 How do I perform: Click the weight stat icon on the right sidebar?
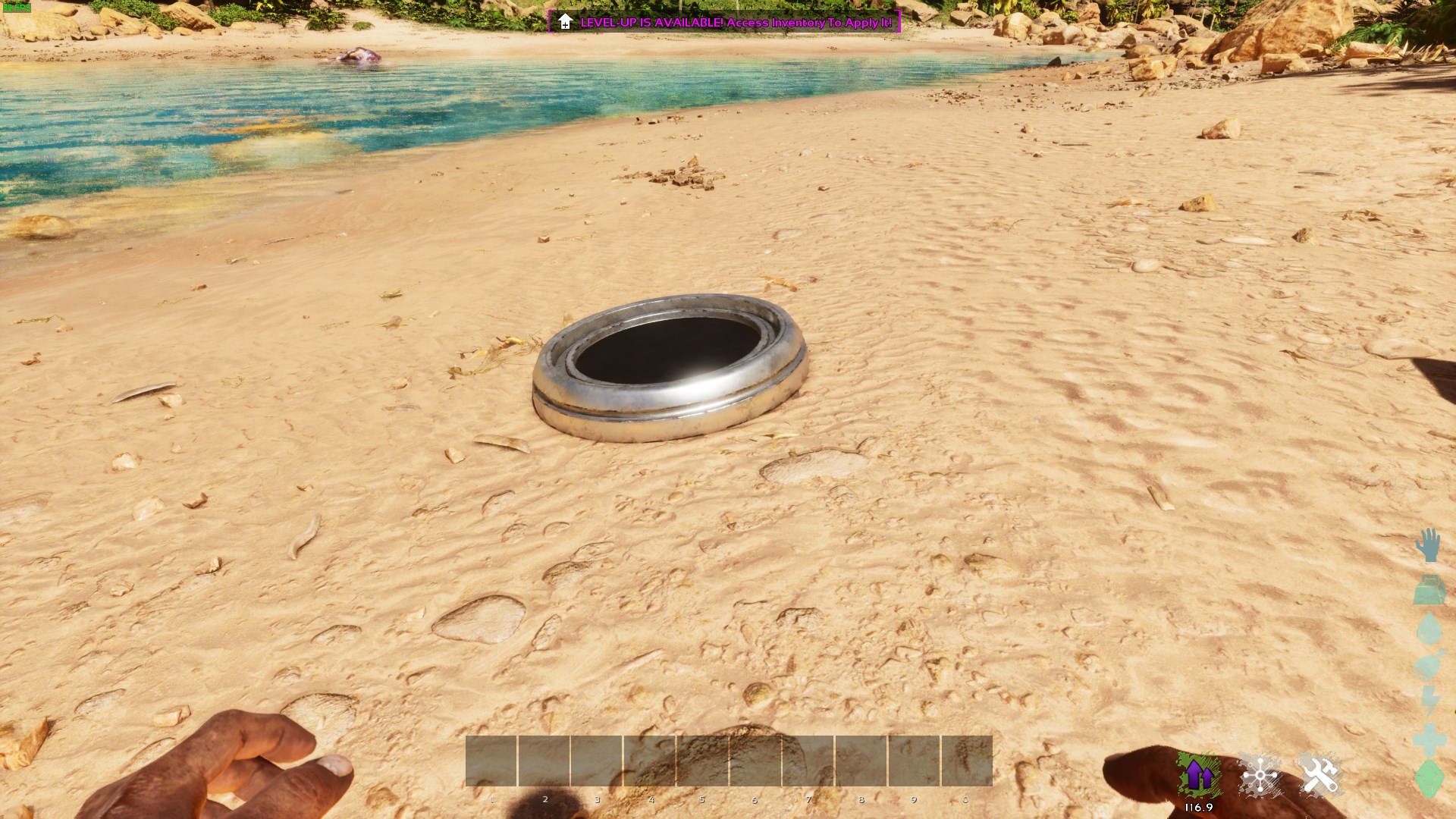[1429, 591]
